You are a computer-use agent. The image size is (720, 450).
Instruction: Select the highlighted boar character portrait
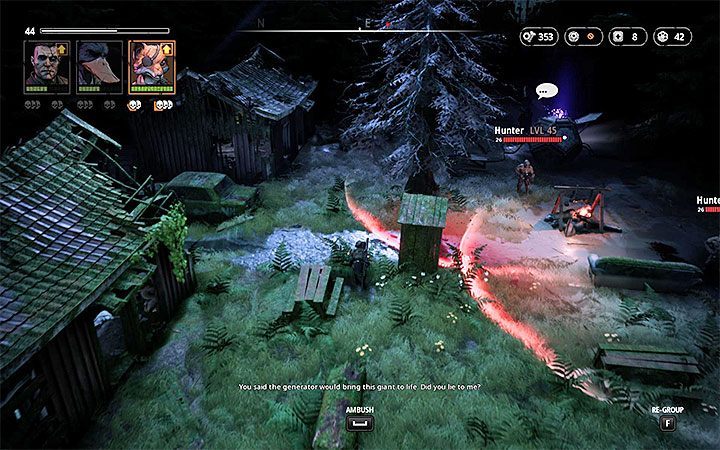tap(152, 67)
